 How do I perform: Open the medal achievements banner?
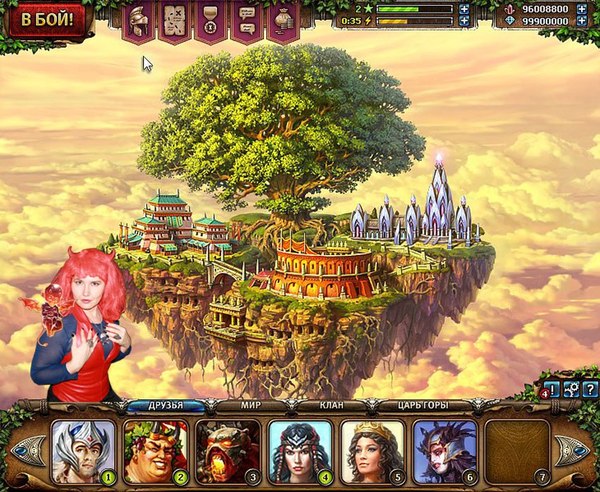tap(210, 19)
